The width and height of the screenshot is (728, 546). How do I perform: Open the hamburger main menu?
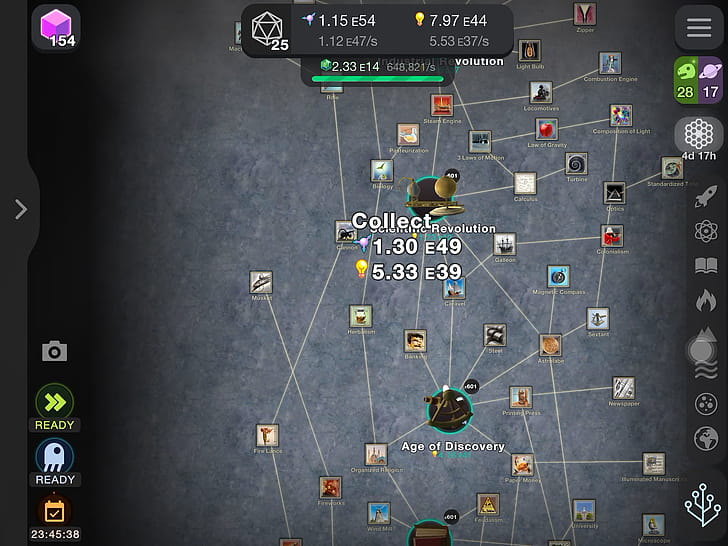[699, 28]
